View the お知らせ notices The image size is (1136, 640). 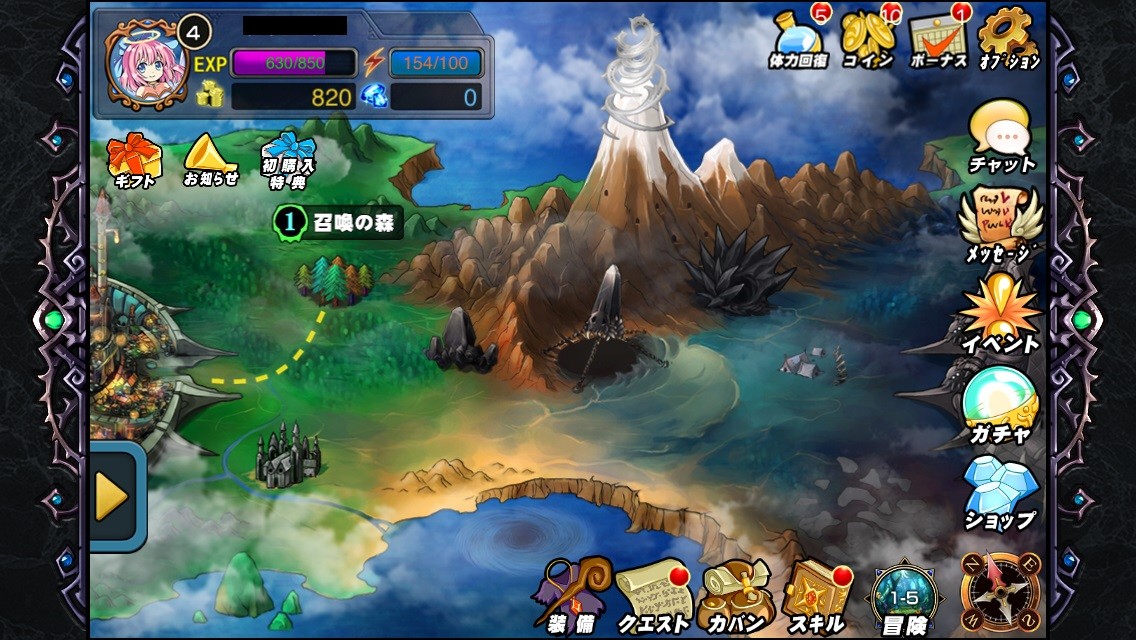pyautogui.click(x=211, y=161)
